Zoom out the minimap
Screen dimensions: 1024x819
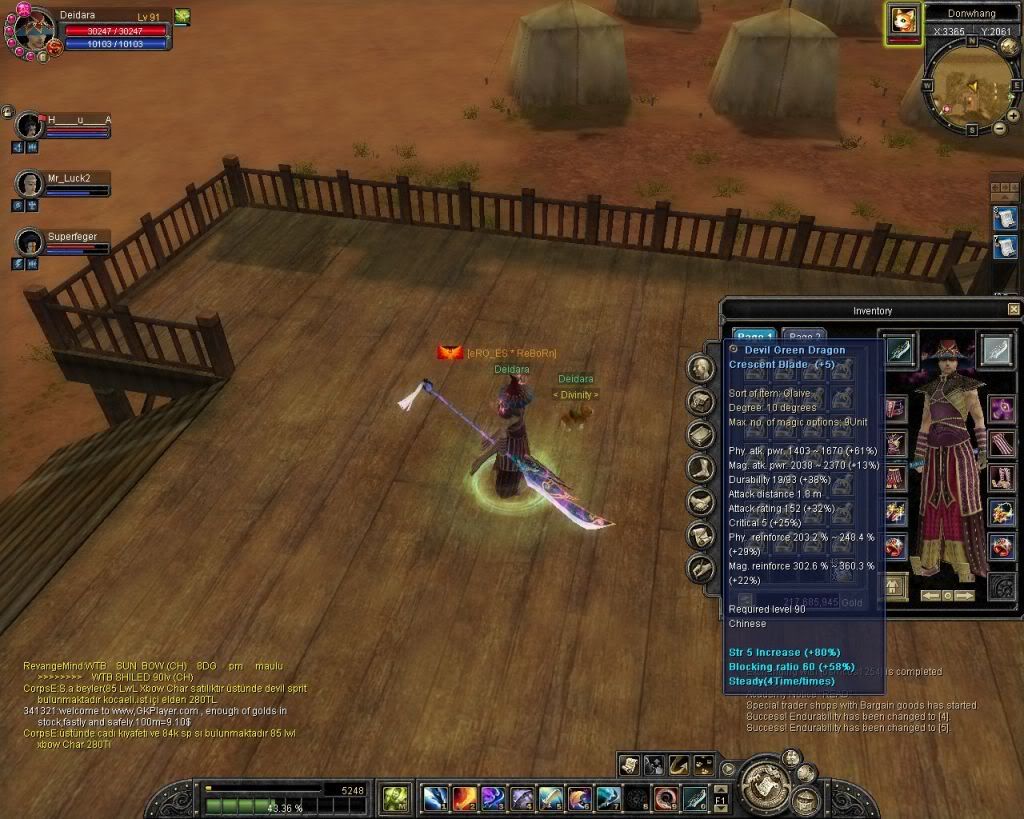click(x=998, y=129)
